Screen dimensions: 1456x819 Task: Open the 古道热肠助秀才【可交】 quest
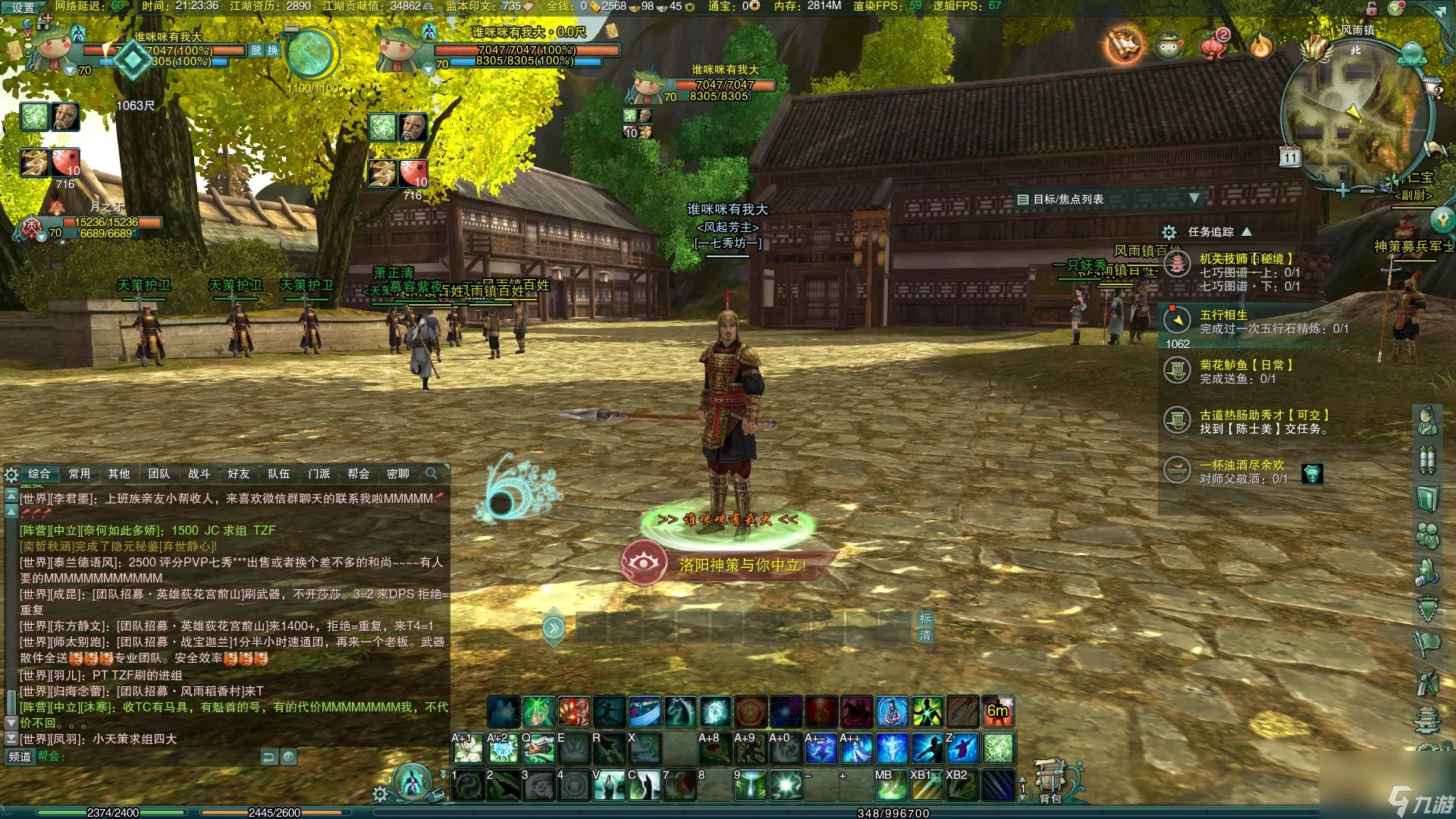pyautogui.click(x=1263, y=416)
